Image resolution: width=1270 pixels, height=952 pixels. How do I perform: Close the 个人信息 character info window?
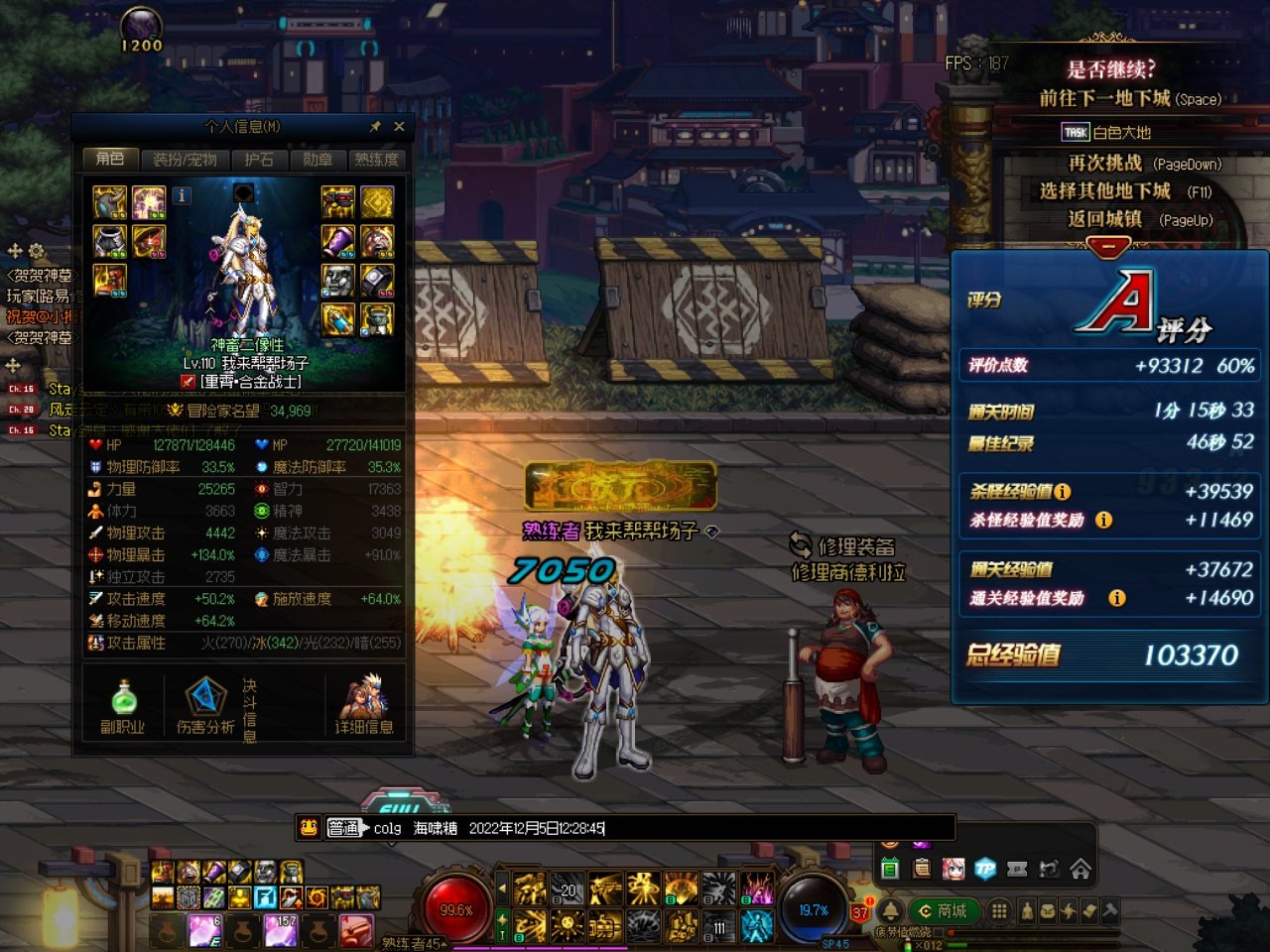tap(399, 127)
